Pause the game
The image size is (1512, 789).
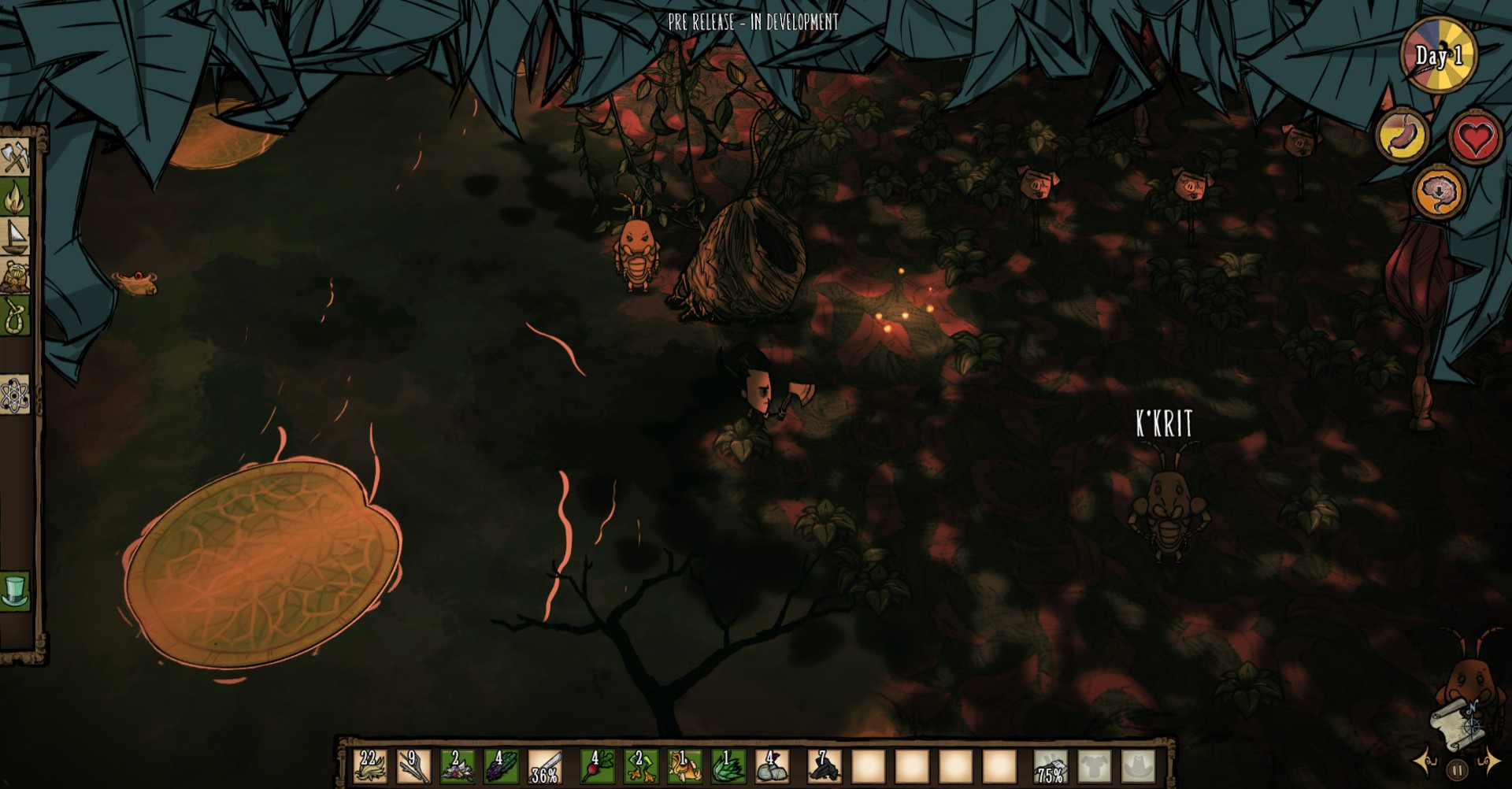click(x=1456, y=769)
